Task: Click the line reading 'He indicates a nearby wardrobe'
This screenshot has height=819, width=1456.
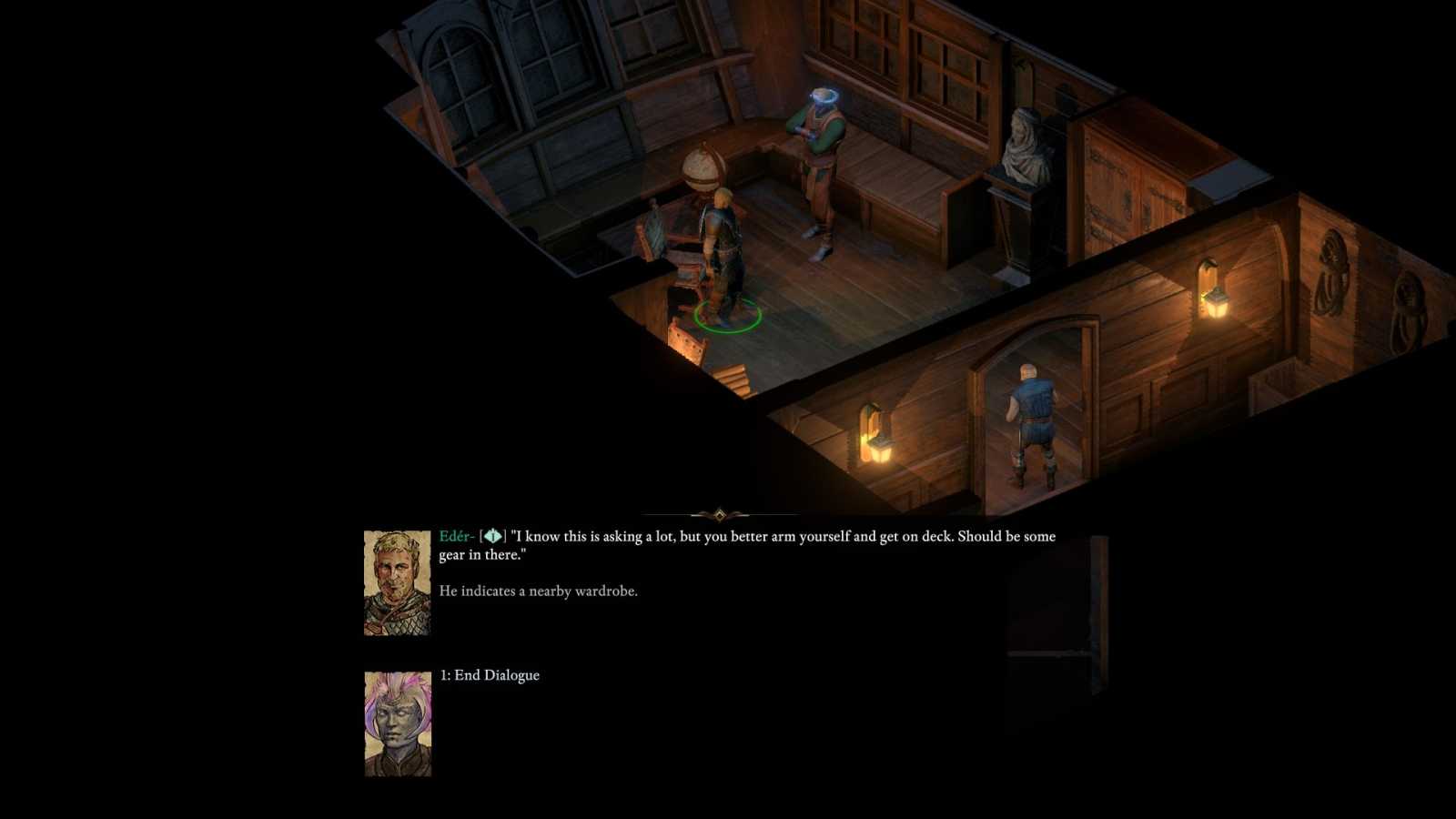Action: (x=541, y=591)
